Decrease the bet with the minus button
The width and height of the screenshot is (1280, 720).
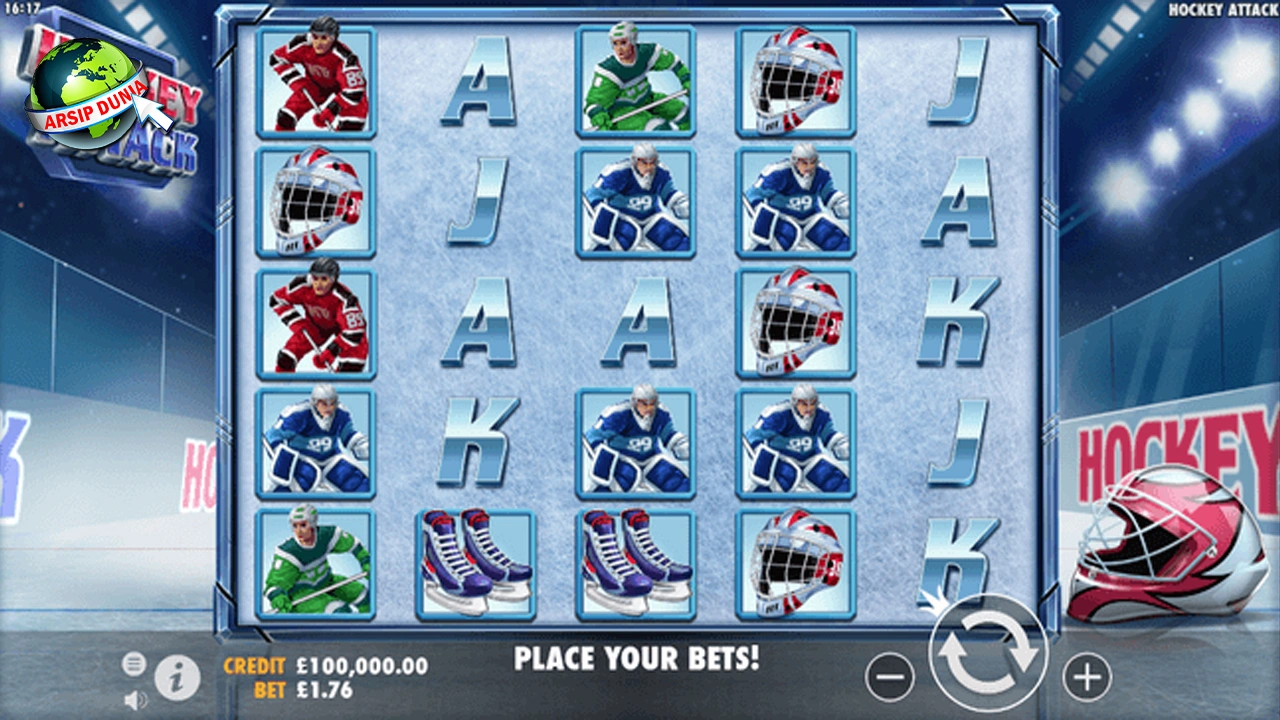(x=889, y=678)
